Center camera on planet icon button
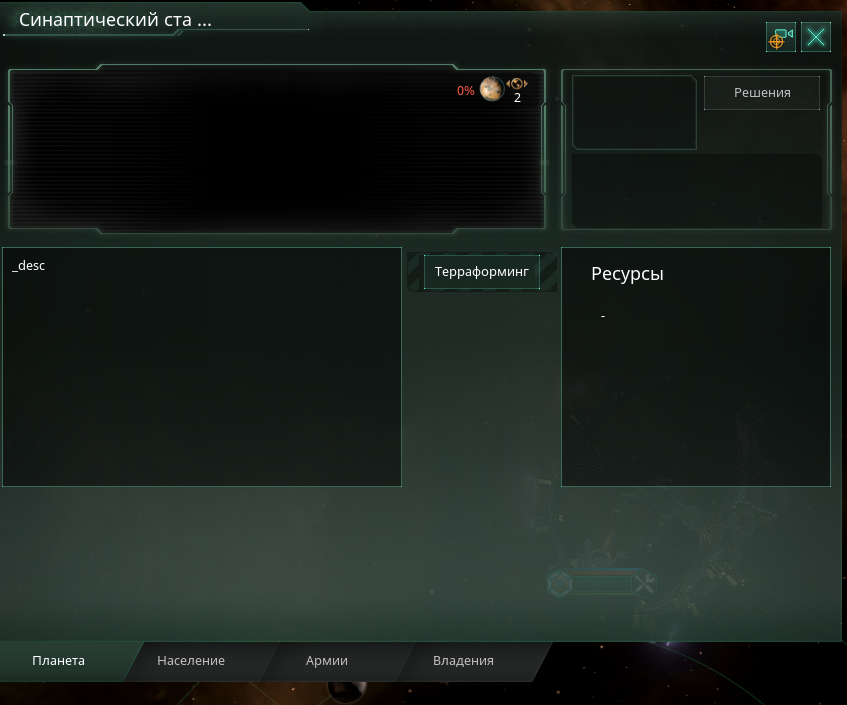 point(780,38)
